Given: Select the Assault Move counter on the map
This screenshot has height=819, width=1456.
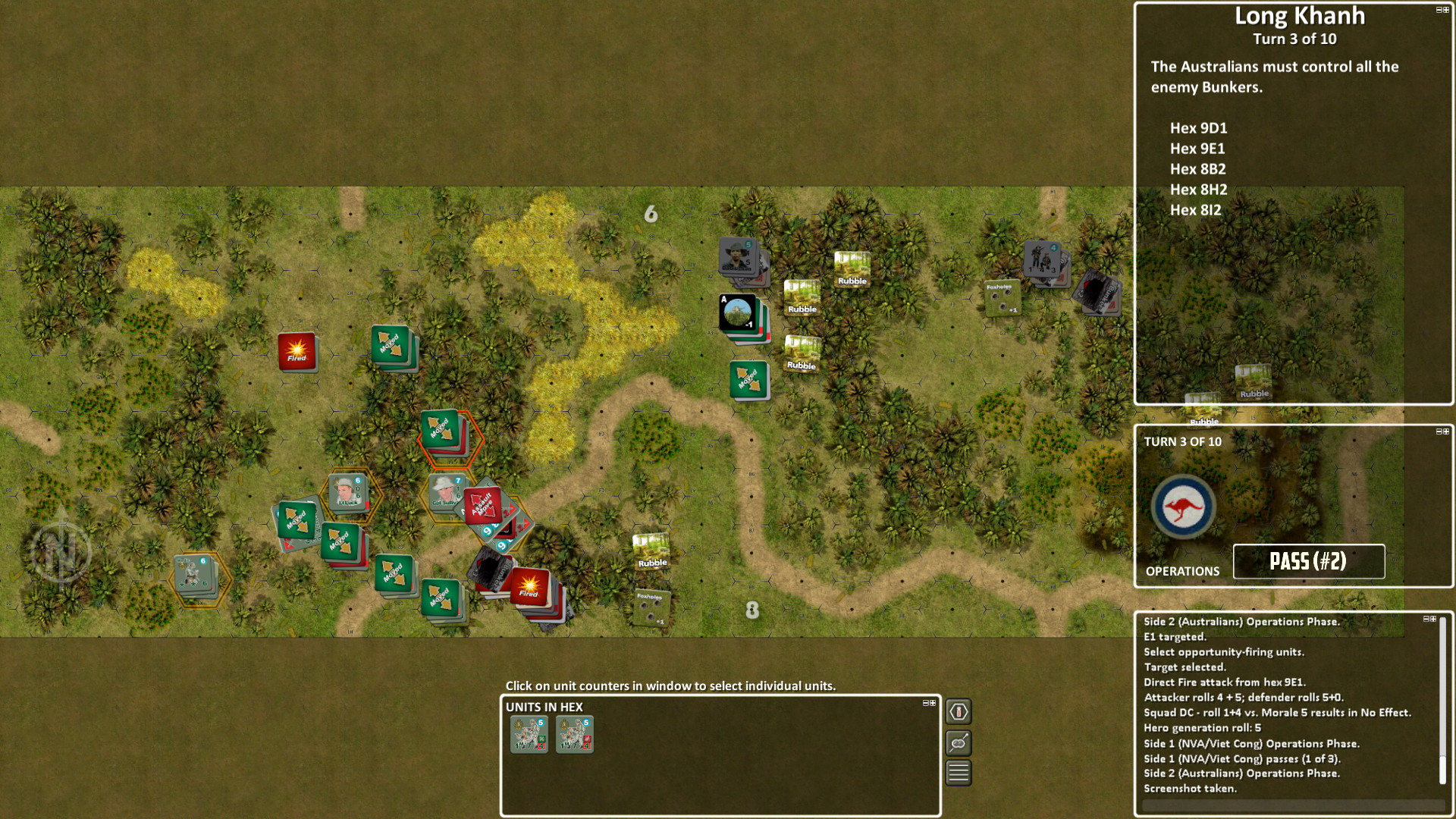Looking at the screenshot, I should (x=483, y=504).
